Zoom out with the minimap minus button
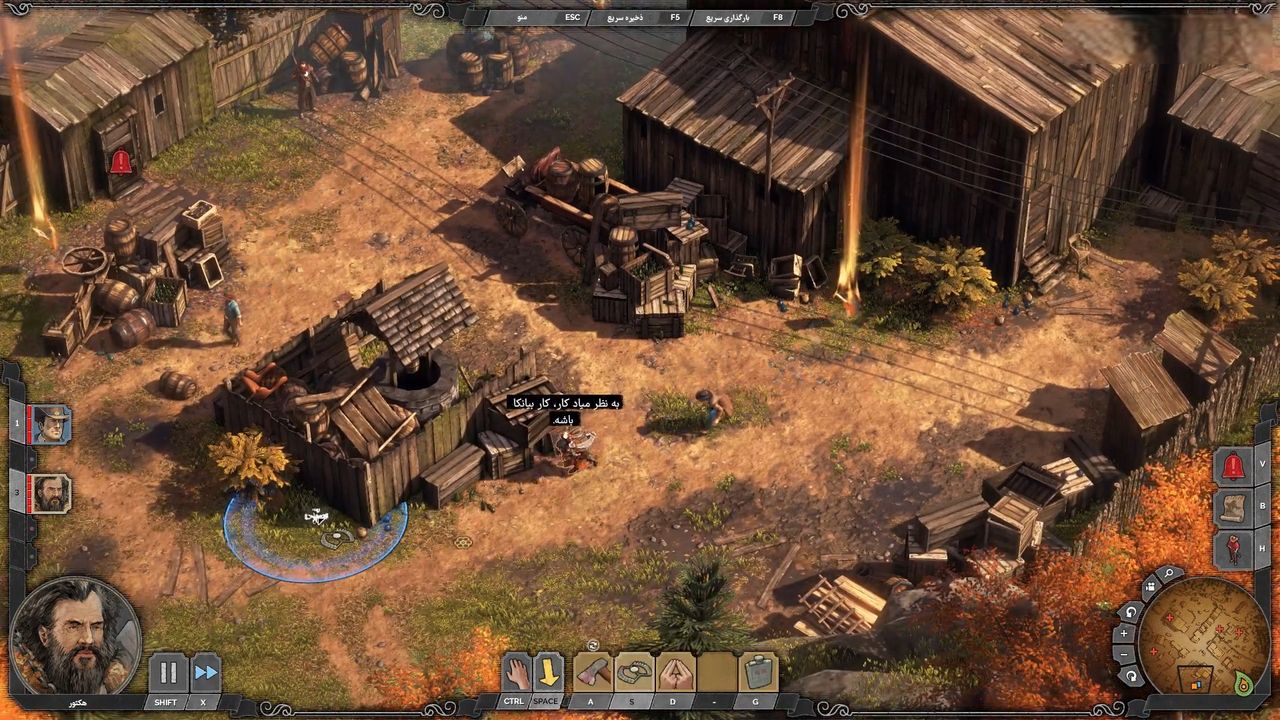Image resolution: width=1280 pixels, height=720 pixels. (1124, 654)
